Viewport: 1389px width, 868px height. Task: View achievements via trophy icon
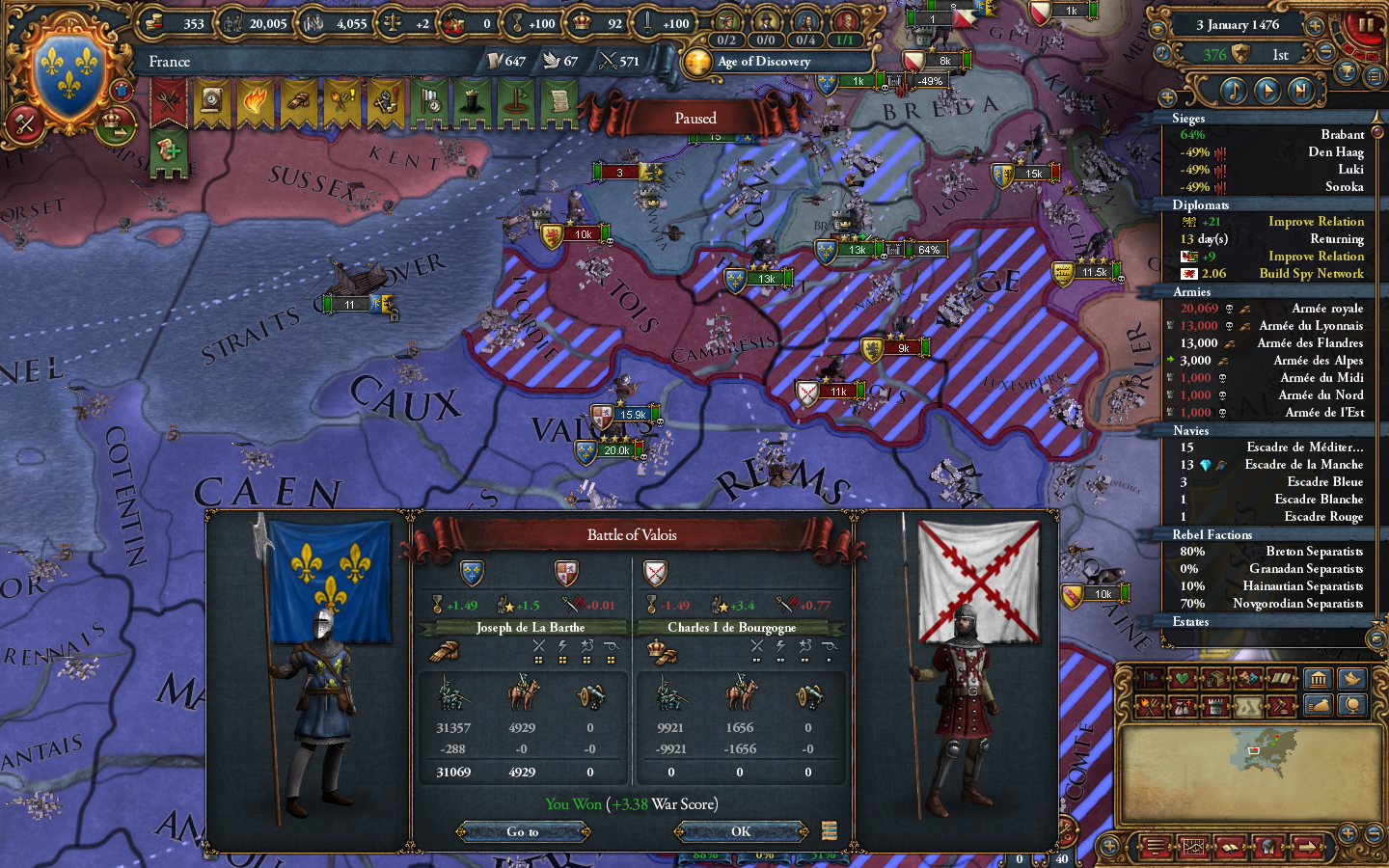coord(1347,69)
